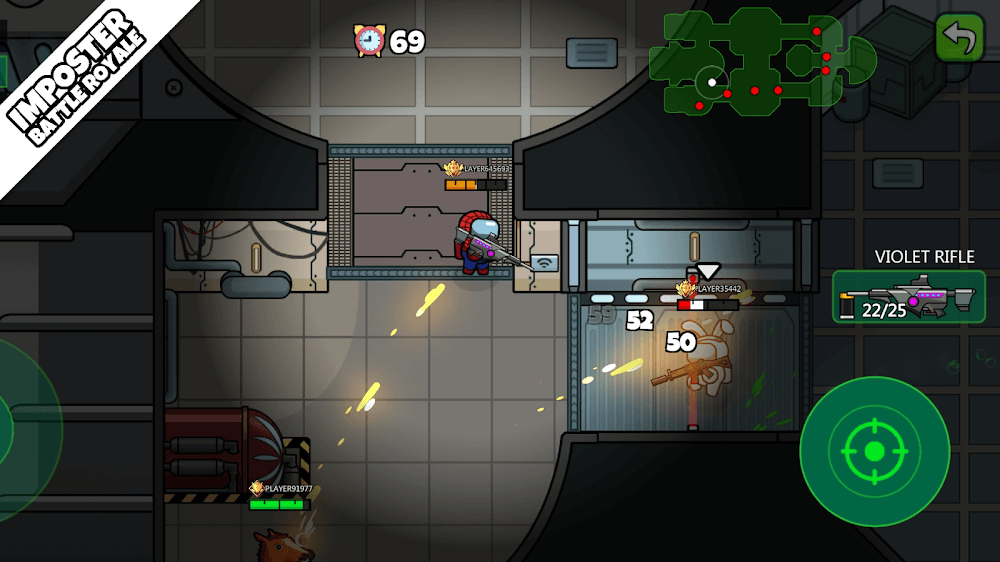Click the green back arrow button

[x=960, y=39]
